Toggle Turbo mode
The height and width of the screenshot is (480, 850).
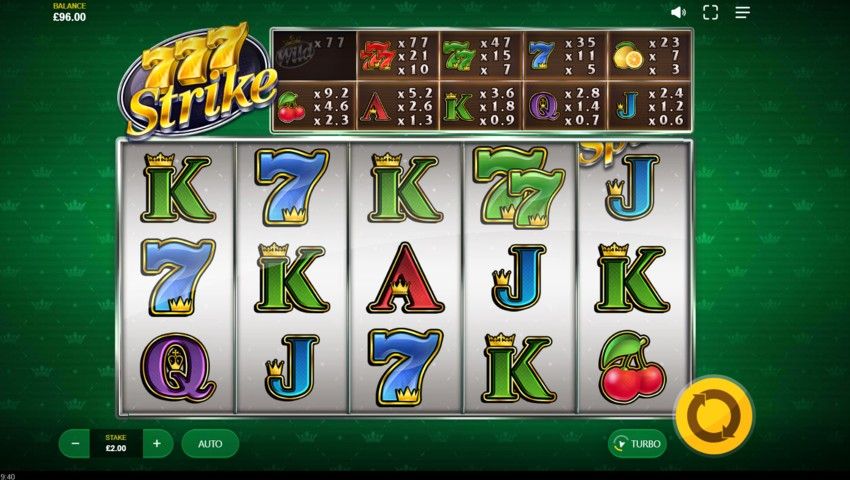pos(637,443)
